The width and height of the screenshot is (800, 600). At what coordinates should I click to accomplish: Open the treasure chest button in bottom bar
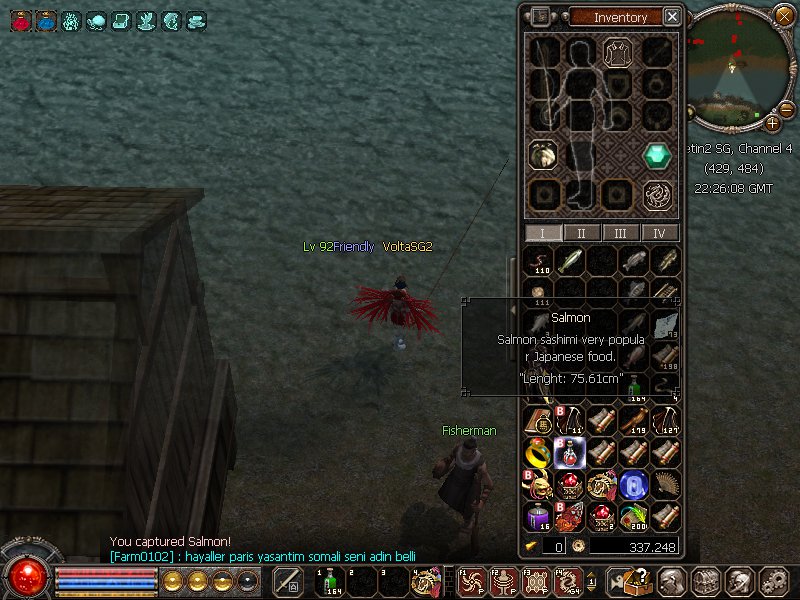[705, 580]
